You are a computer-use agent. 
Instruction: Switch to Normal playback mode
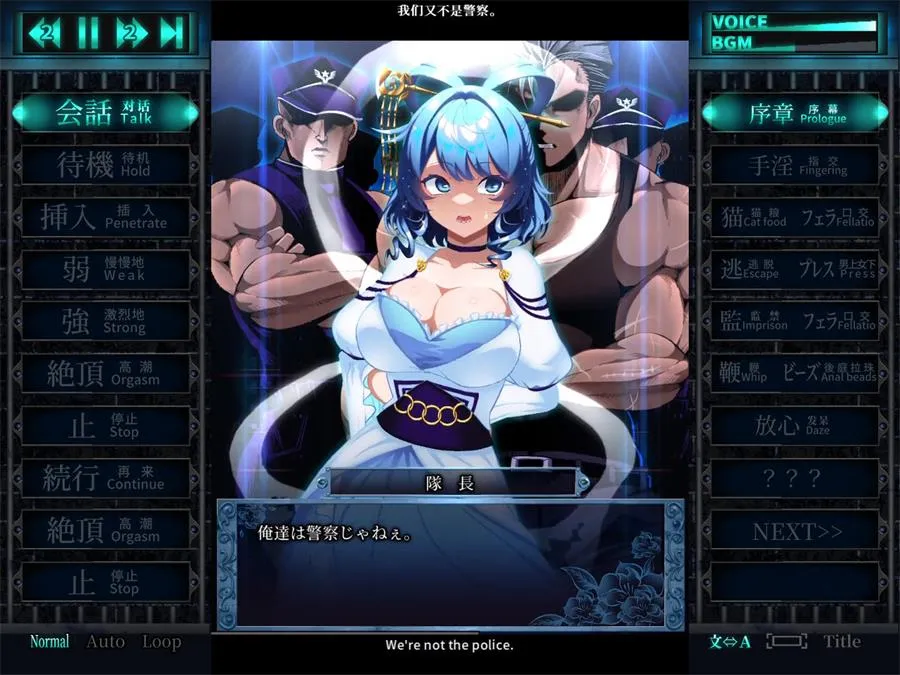49,642
